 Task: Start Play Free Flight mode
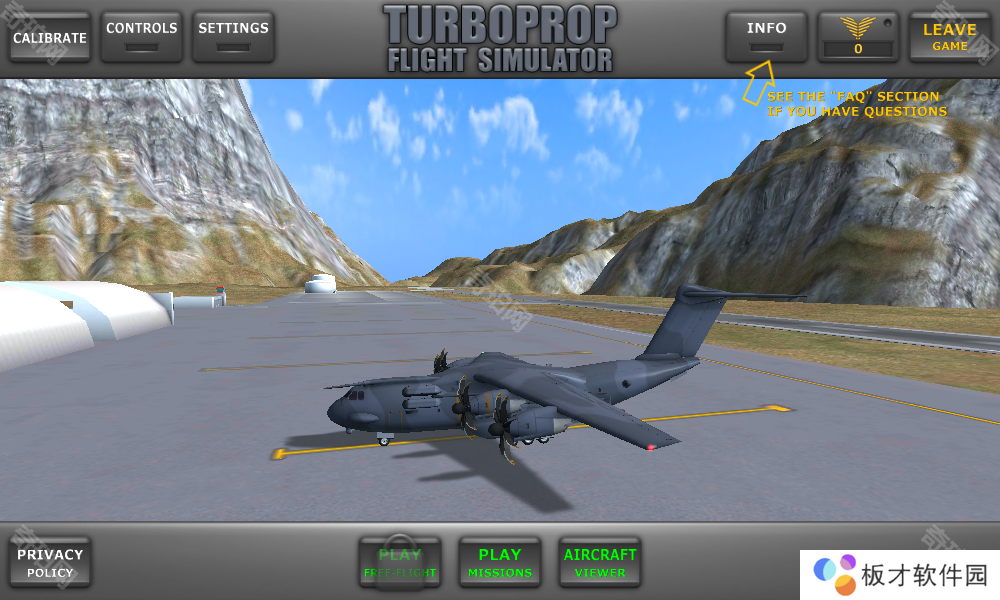(x=400, y=563)
